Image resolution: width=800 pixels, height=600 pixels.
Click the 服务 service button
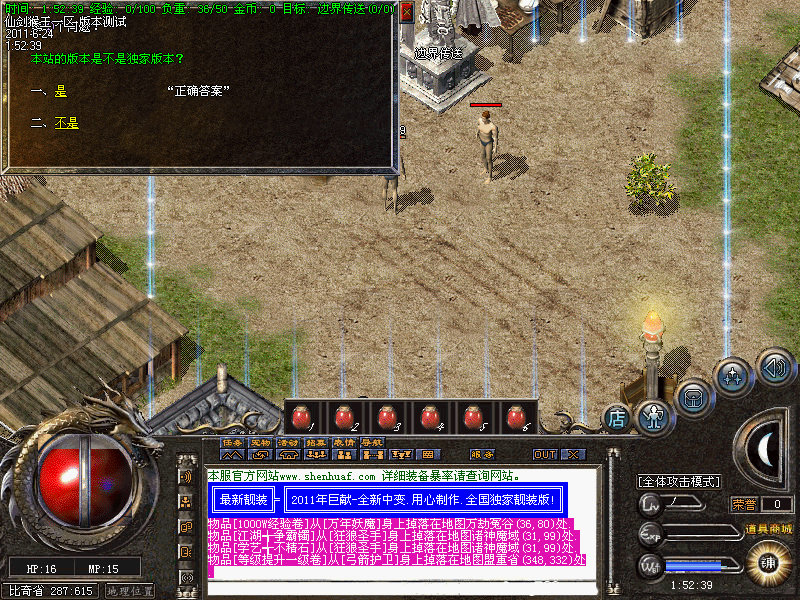(x=481, y=454)
